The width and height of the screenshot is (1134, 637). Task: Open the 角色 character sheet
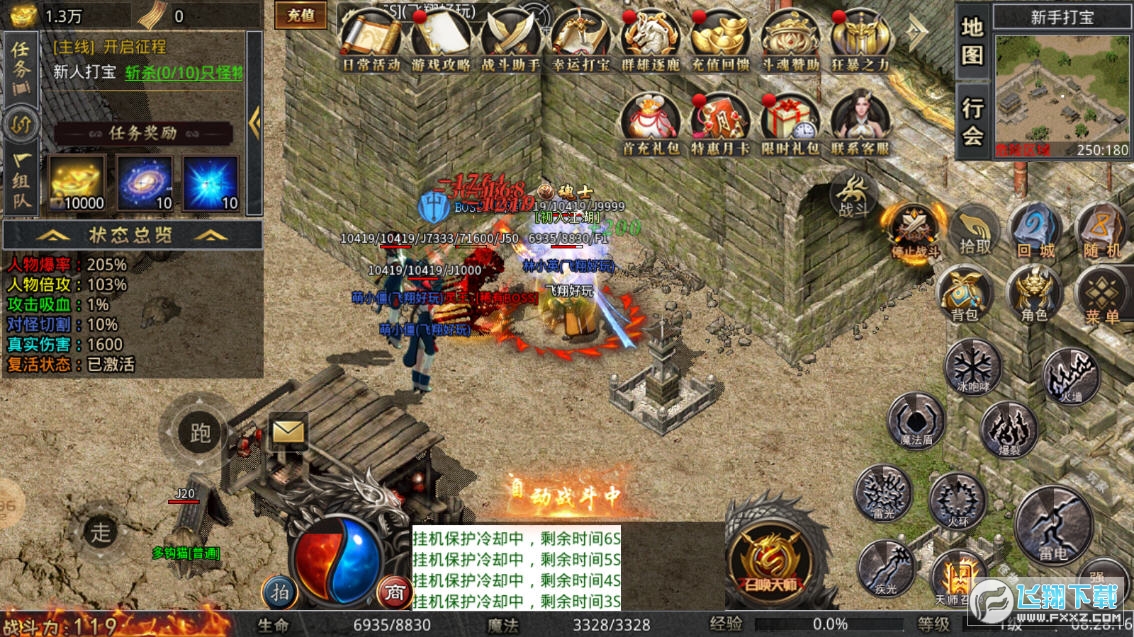pos(1034,294)
